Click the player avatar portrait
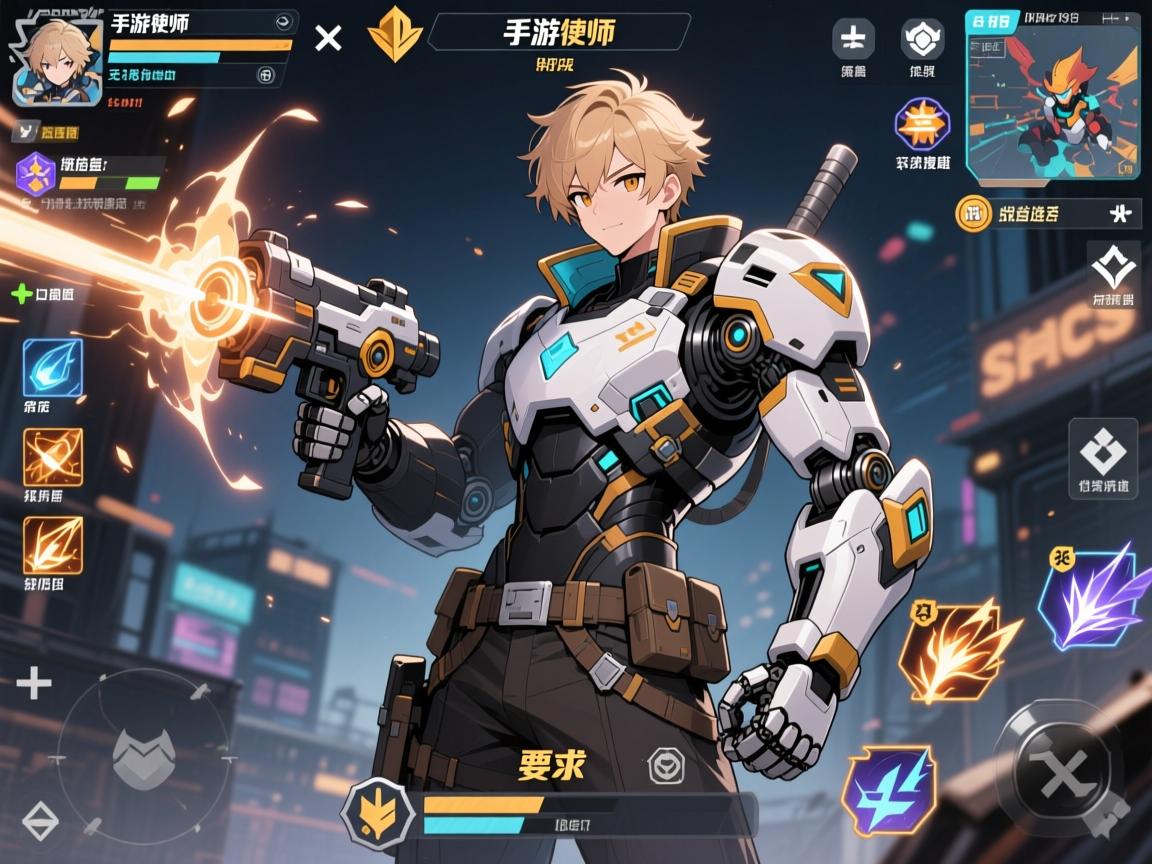Screen dimensions: 1152x864 [58, 60]
